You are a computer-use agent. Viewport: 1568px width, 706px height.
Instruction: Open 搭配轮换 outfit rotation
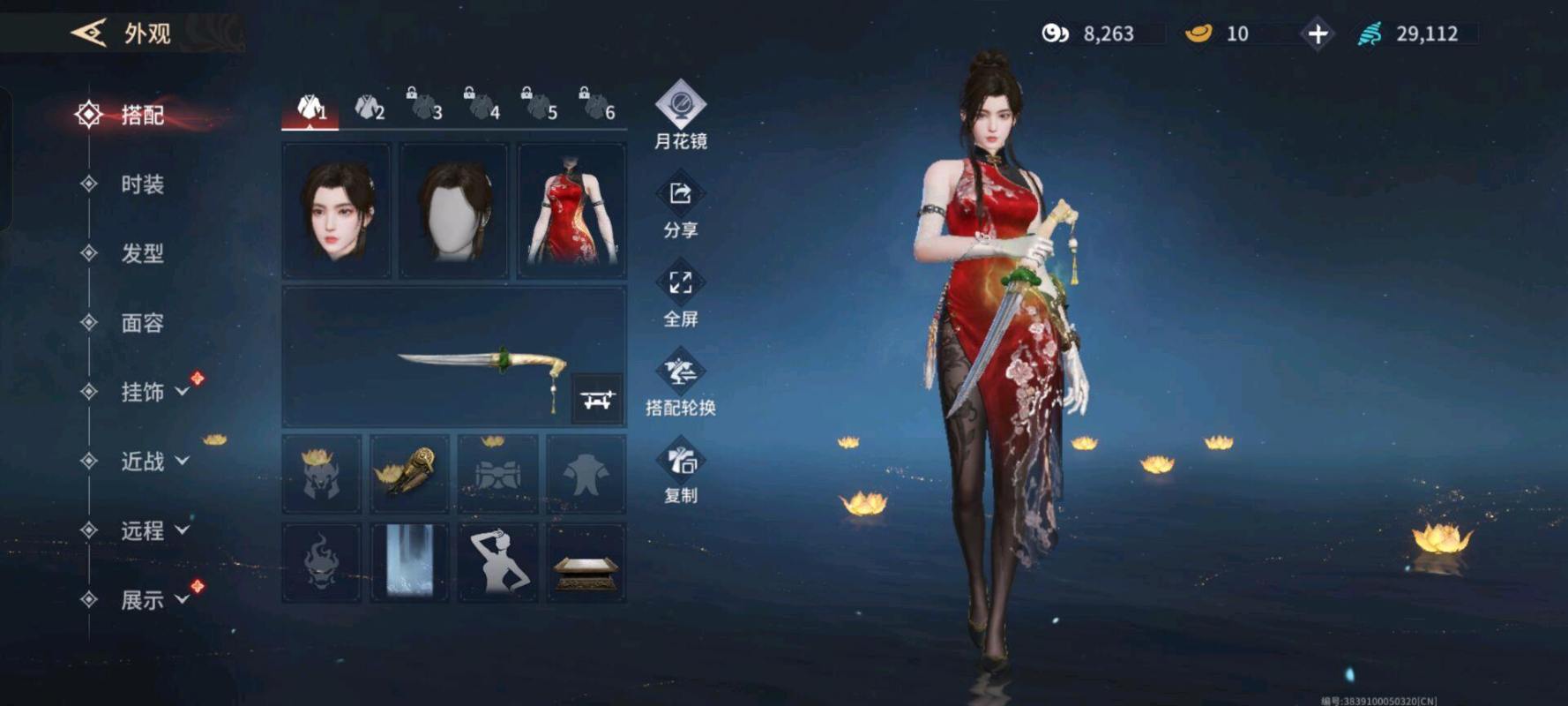point(680,384)
